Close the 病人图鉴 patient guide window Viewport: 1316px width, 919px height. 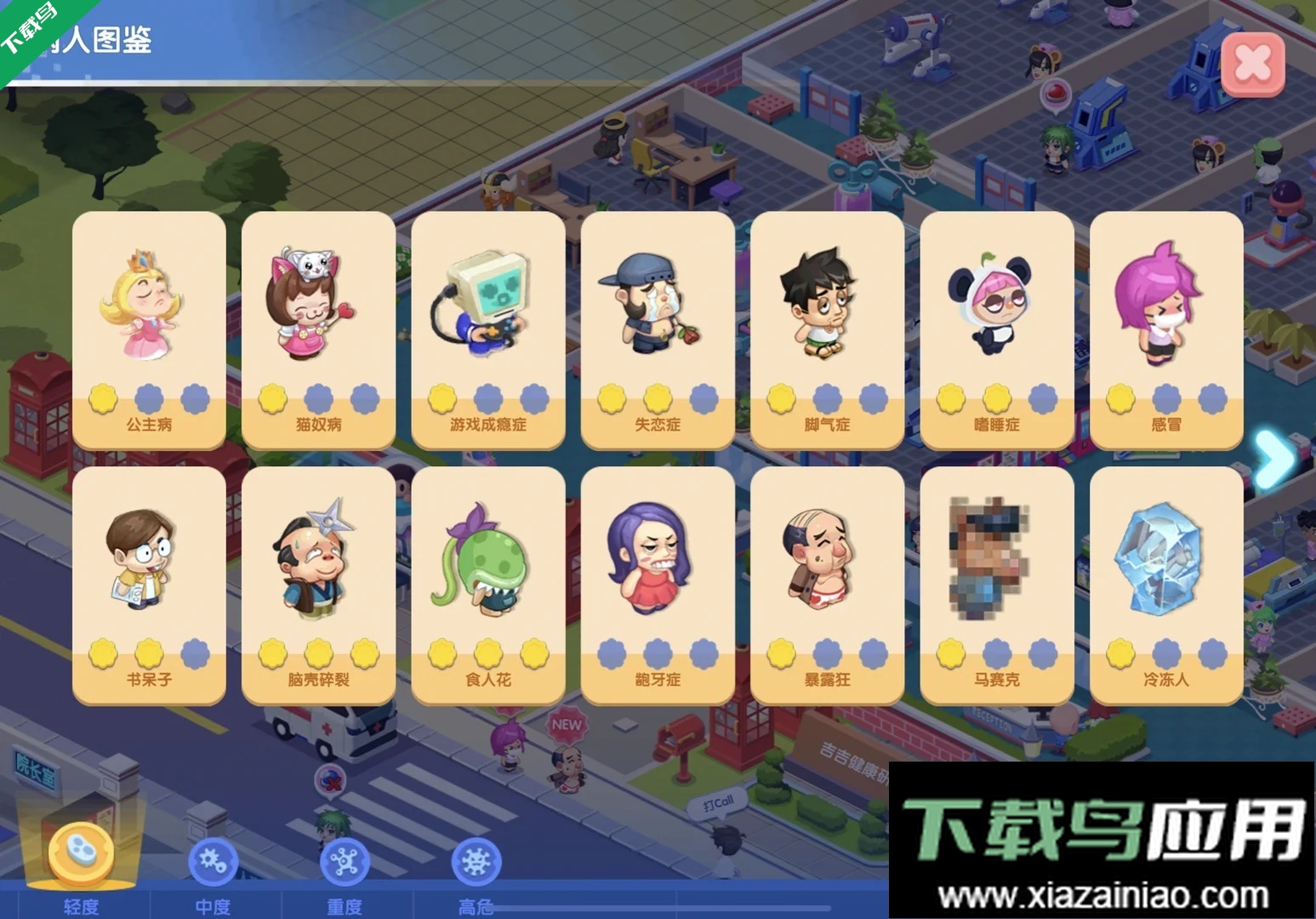[x=1251, y=63]
